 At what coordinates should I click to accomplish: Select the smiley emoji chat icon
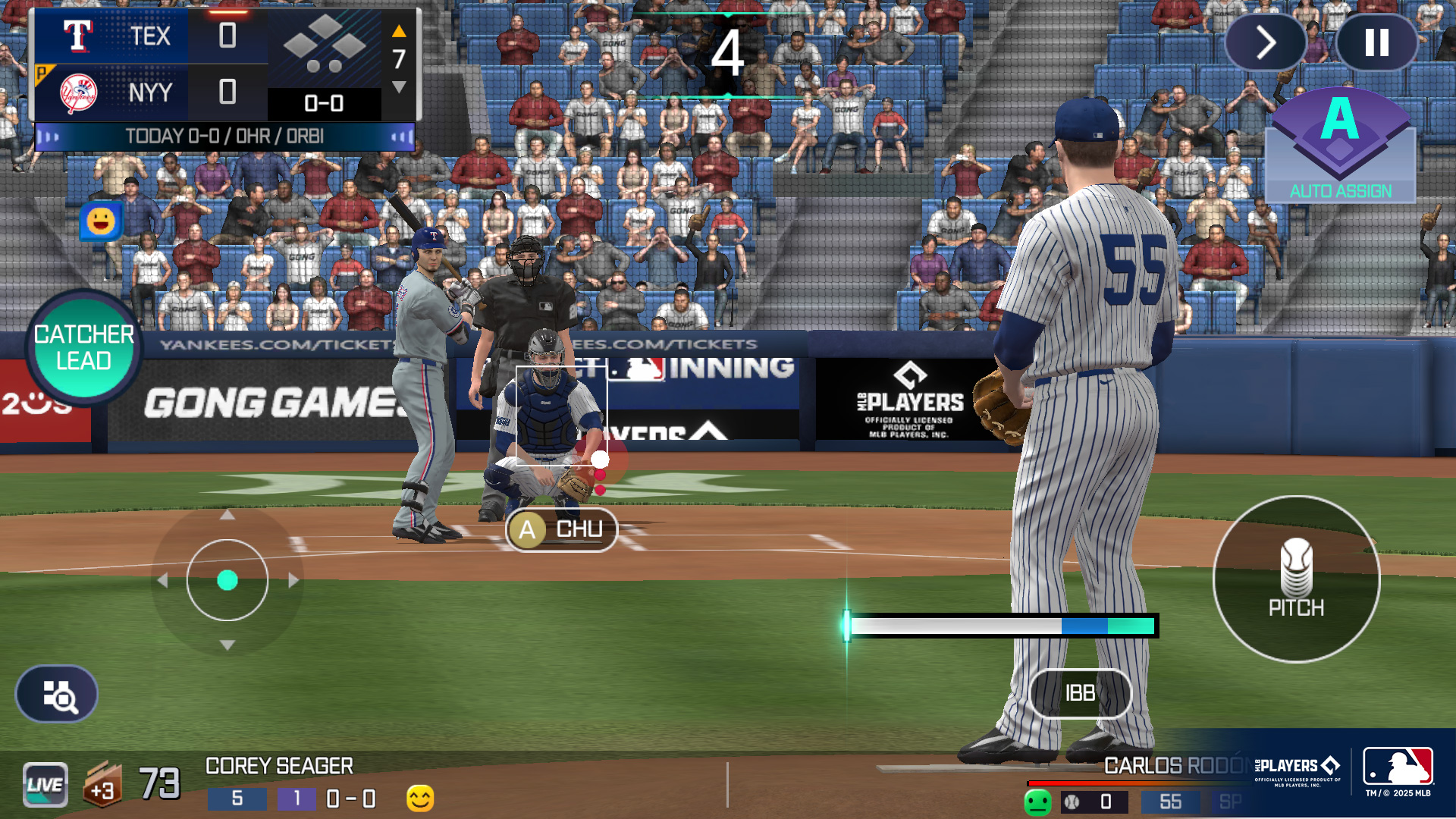coord(102,221)
